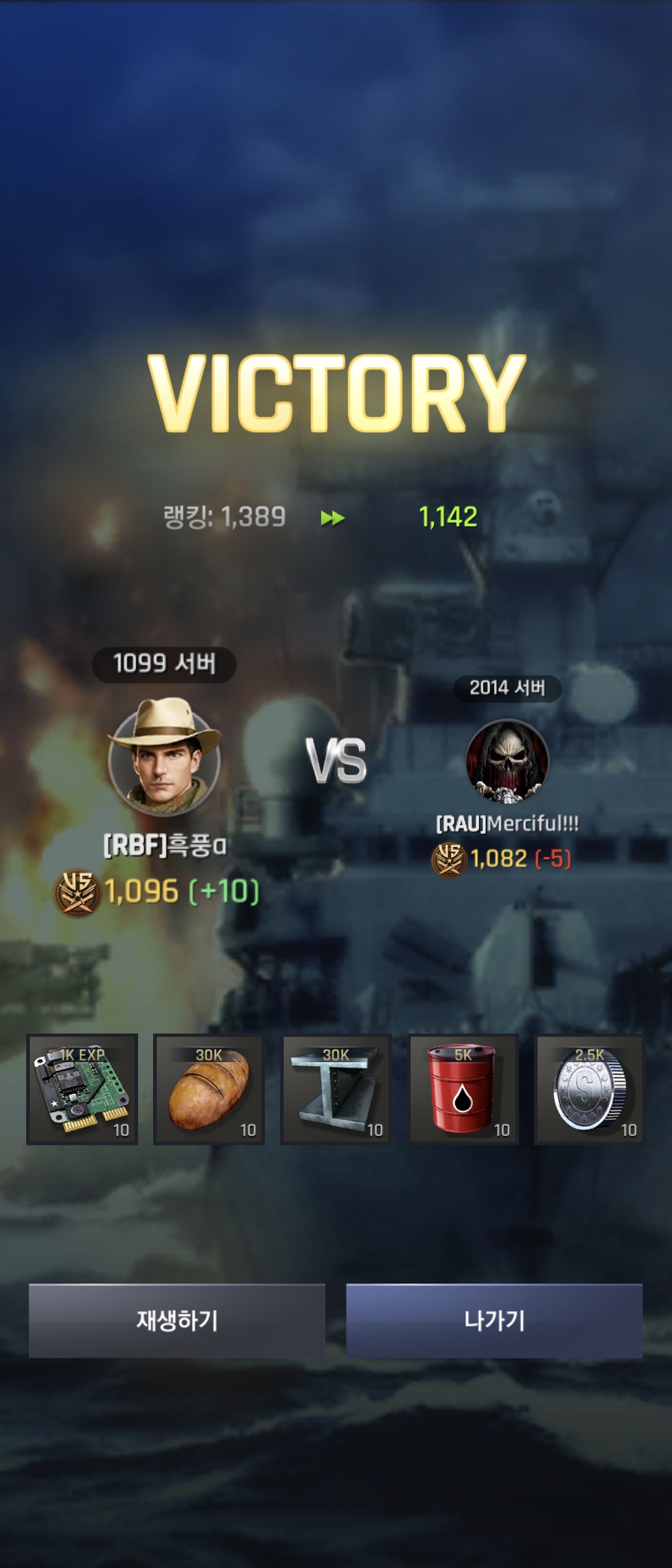Check the 30K steel beam reward
The image size is (672, 1568).
tap(336, 1089)
